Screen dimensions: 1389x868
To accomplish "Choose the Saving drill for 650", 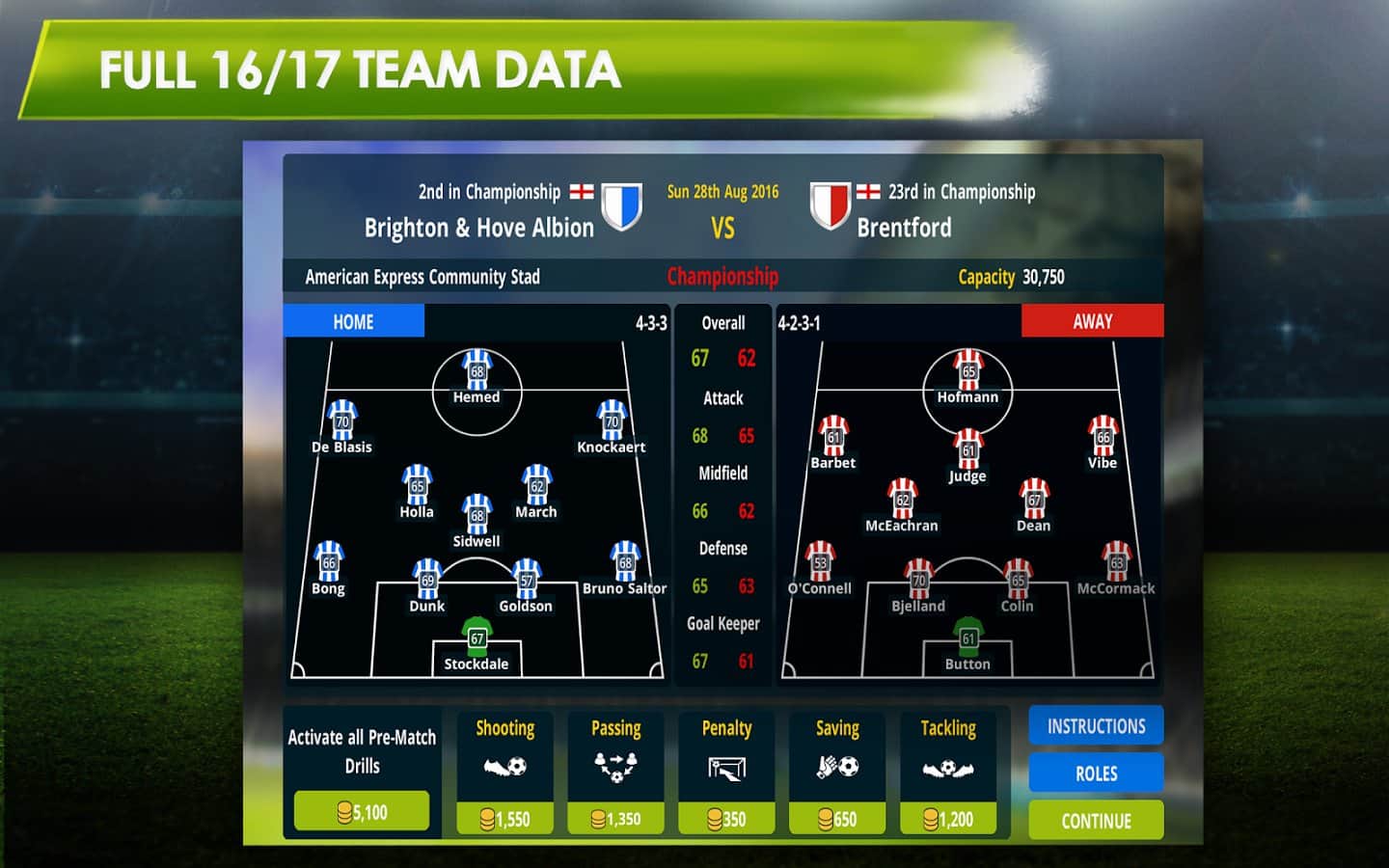I will tap(837, 818).
